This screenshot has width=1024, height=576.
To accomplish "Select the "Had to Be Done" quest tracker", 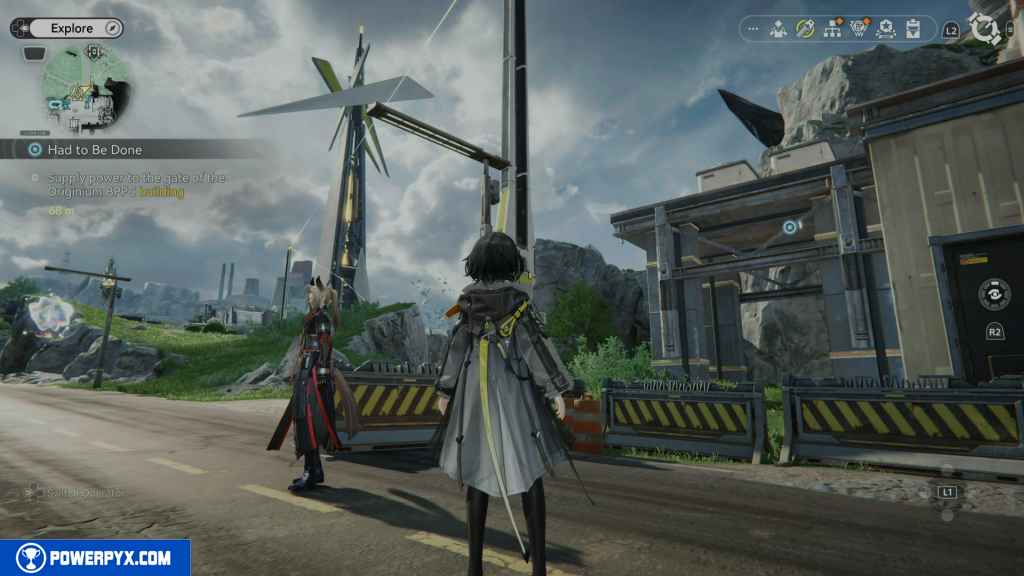I will [x=95, y=149].
